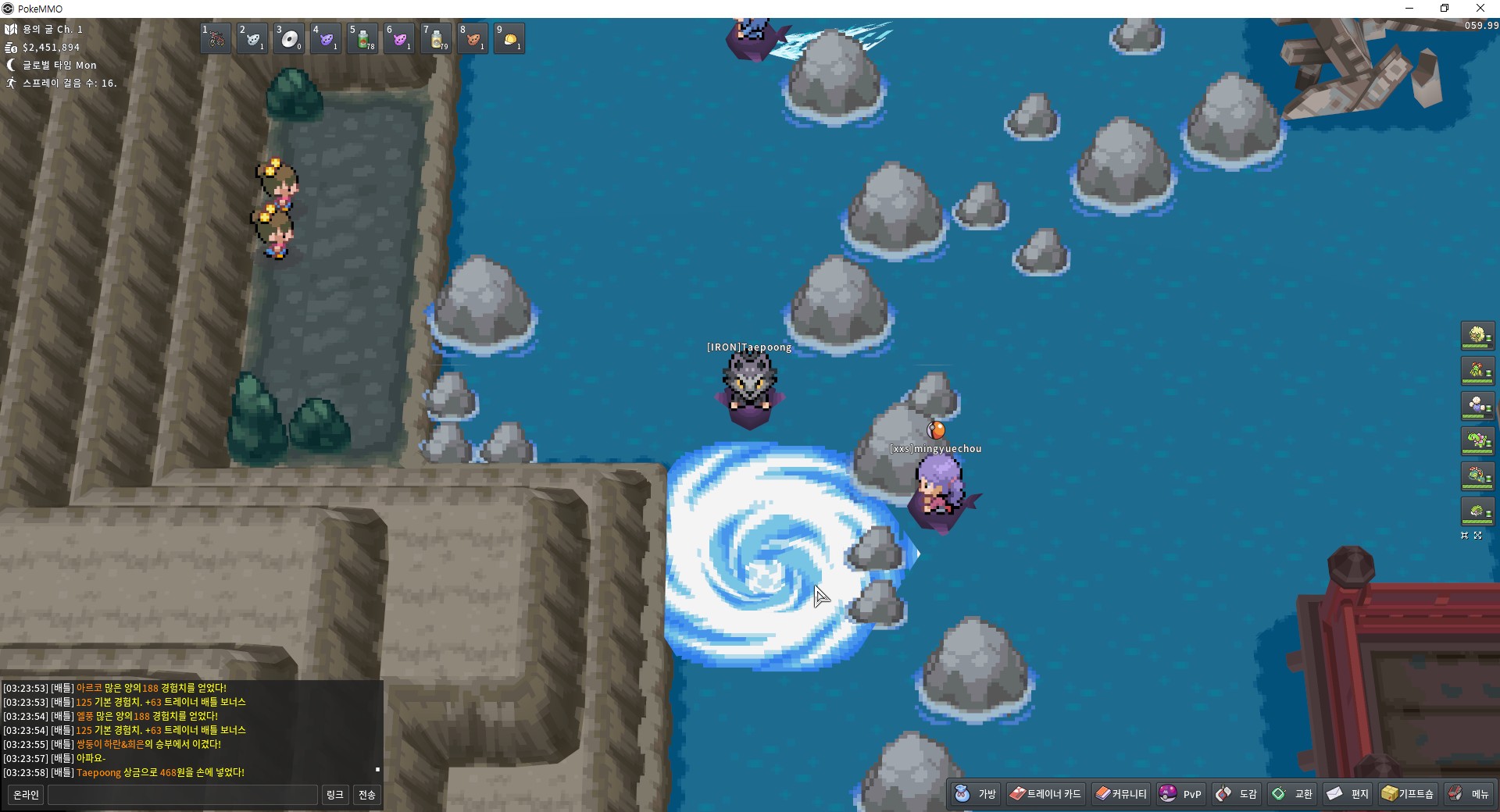The width and height of the screenshot is (1500, 812).
Task: Open the 가방 bag menu
Action: [x=976, y=794]
